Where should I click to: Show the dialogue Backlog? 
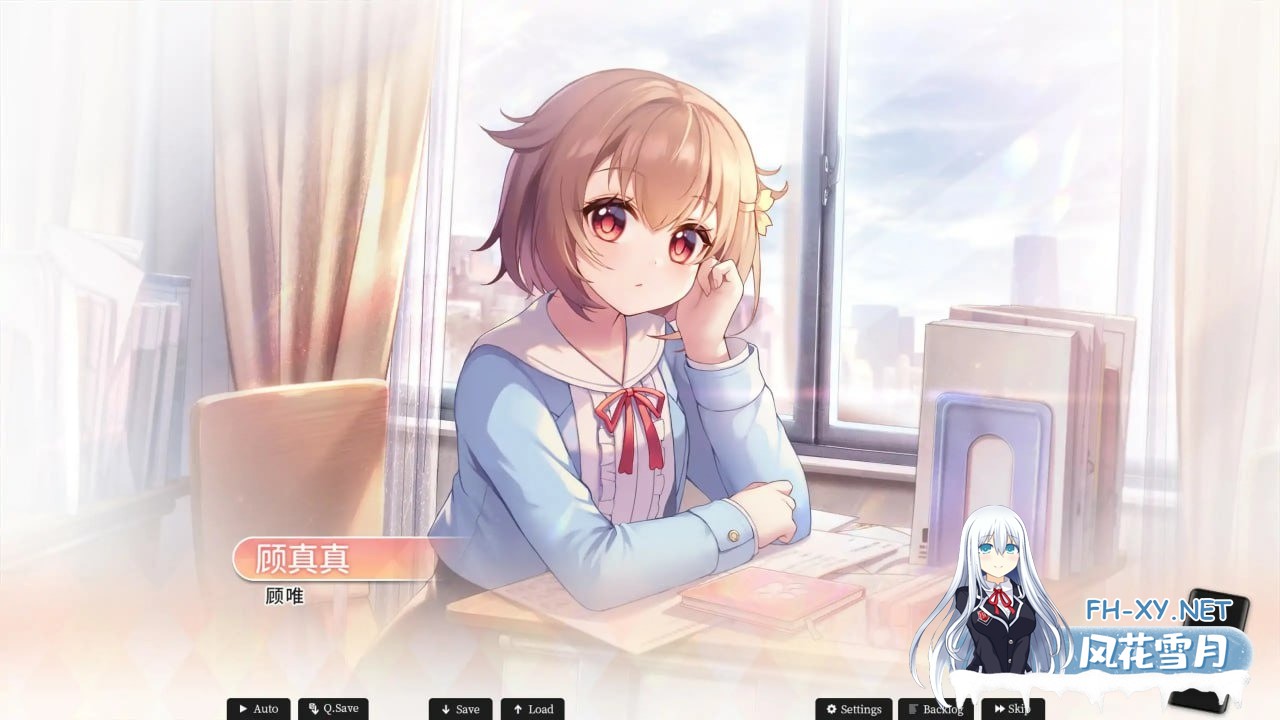click(935, 709)
